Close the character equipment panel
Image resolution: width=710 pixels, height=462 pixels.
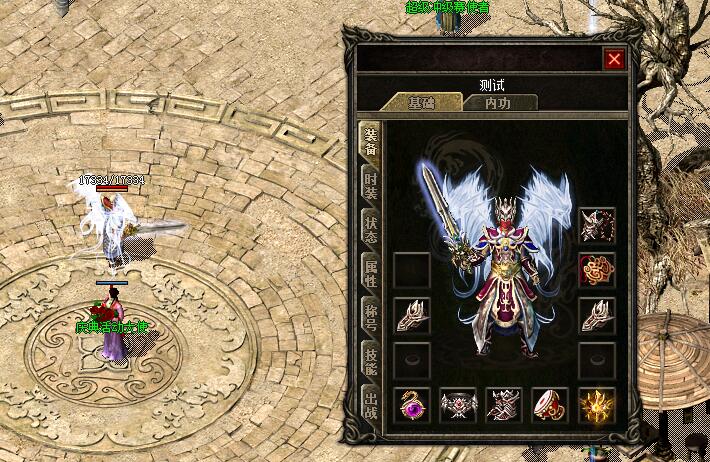click(x=614, y=59)
